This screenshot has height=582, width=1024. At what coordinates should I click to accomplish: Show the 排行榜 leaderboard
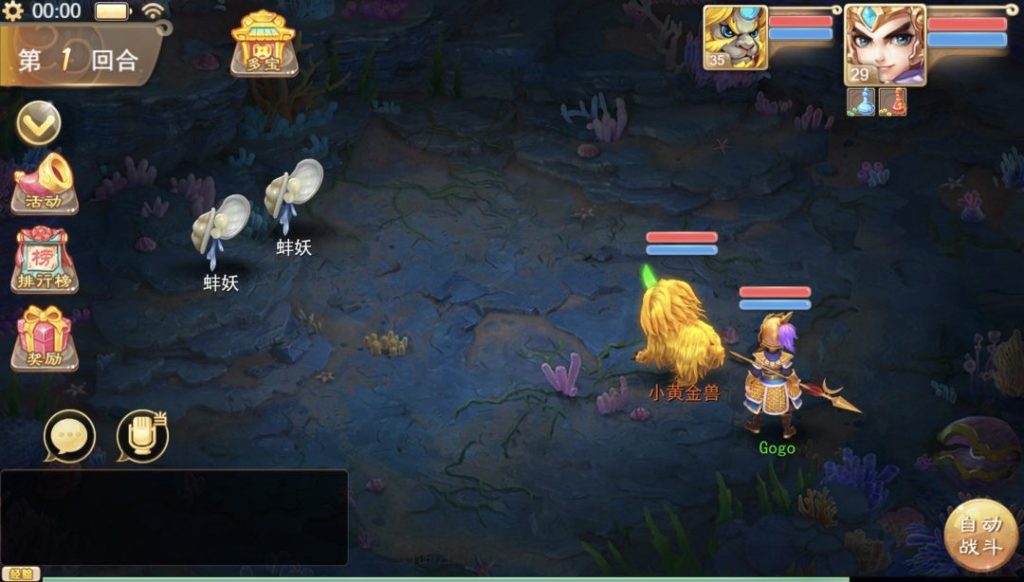click(x=44, y=260)
